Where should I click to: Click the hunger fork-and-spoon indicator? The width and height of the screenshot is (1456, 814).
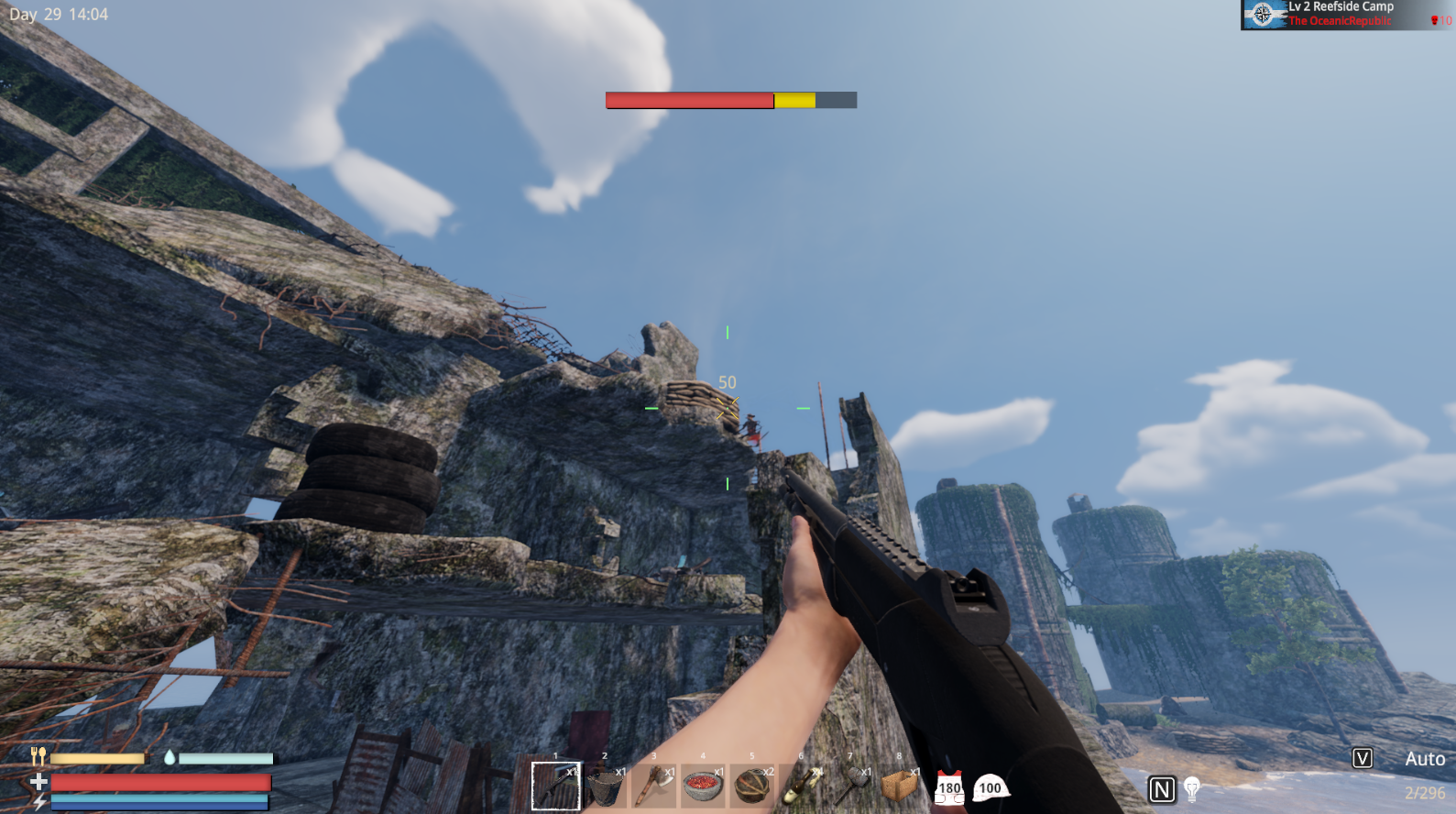coord(38,758)
